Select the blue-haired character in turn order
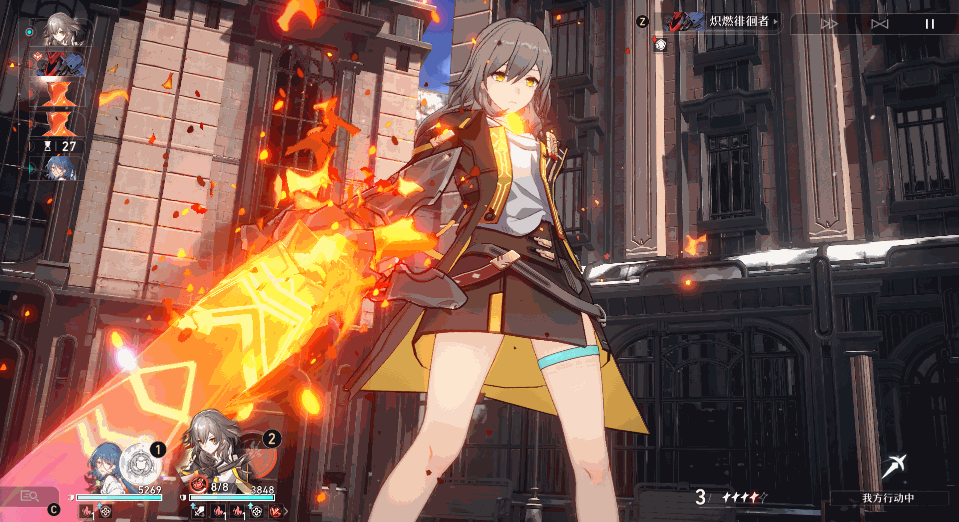This screenshot has height=522, width=959. [61, 169]
